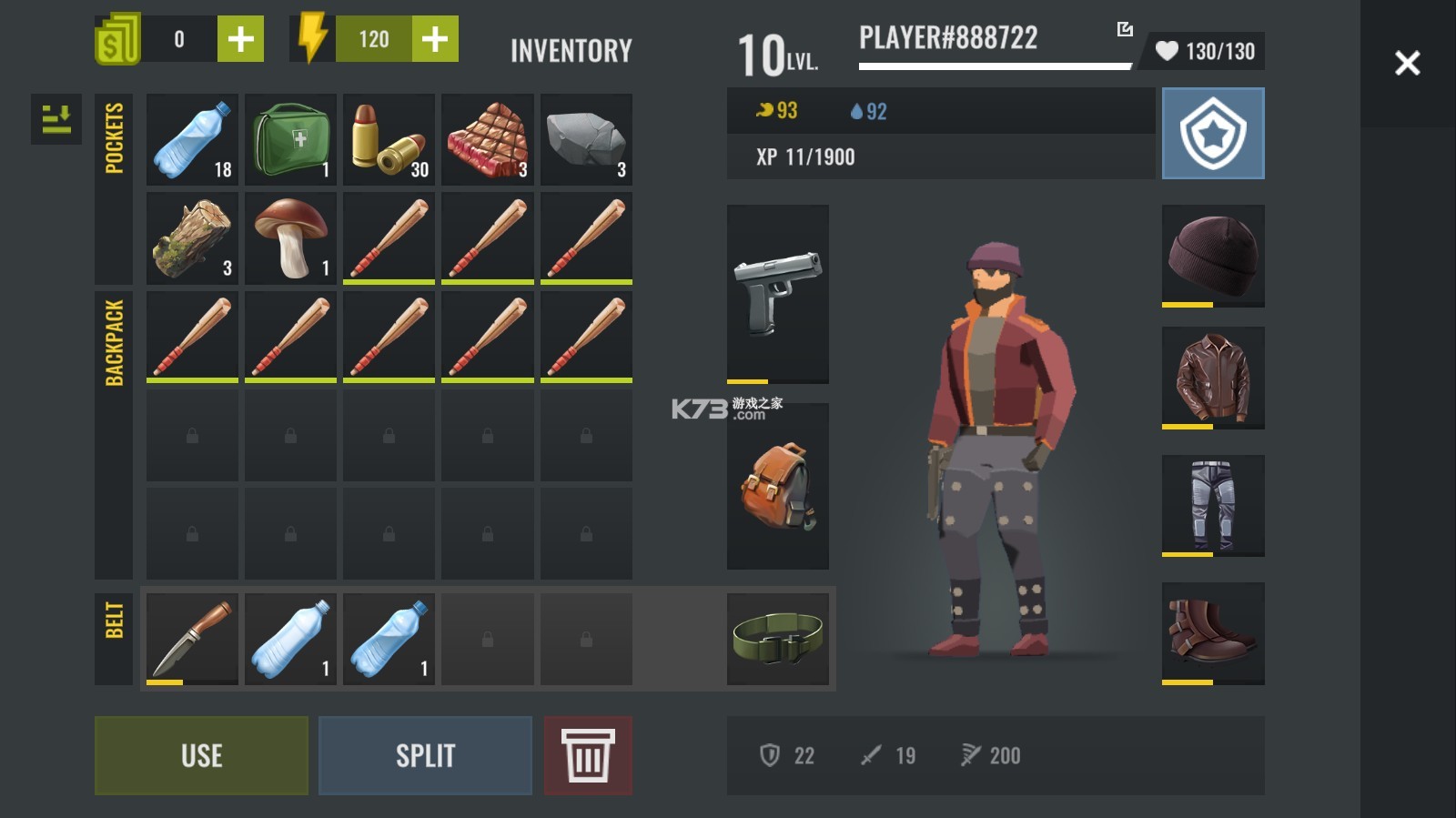
Task: Split the selected item stack
Action: tap(425, 755)
